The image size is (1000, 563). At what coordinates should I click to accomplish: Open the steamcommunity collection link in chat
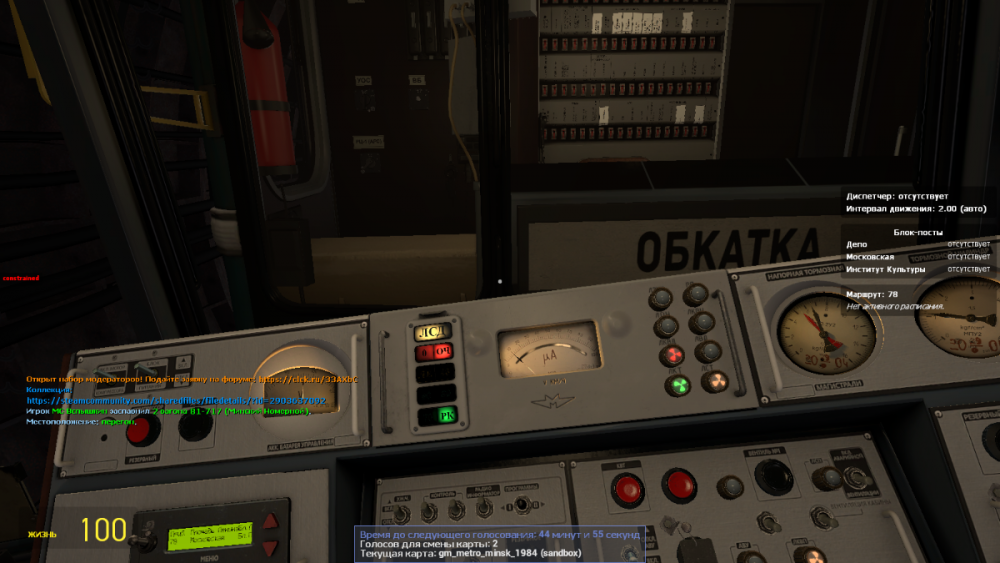click(x=176, y=400)
